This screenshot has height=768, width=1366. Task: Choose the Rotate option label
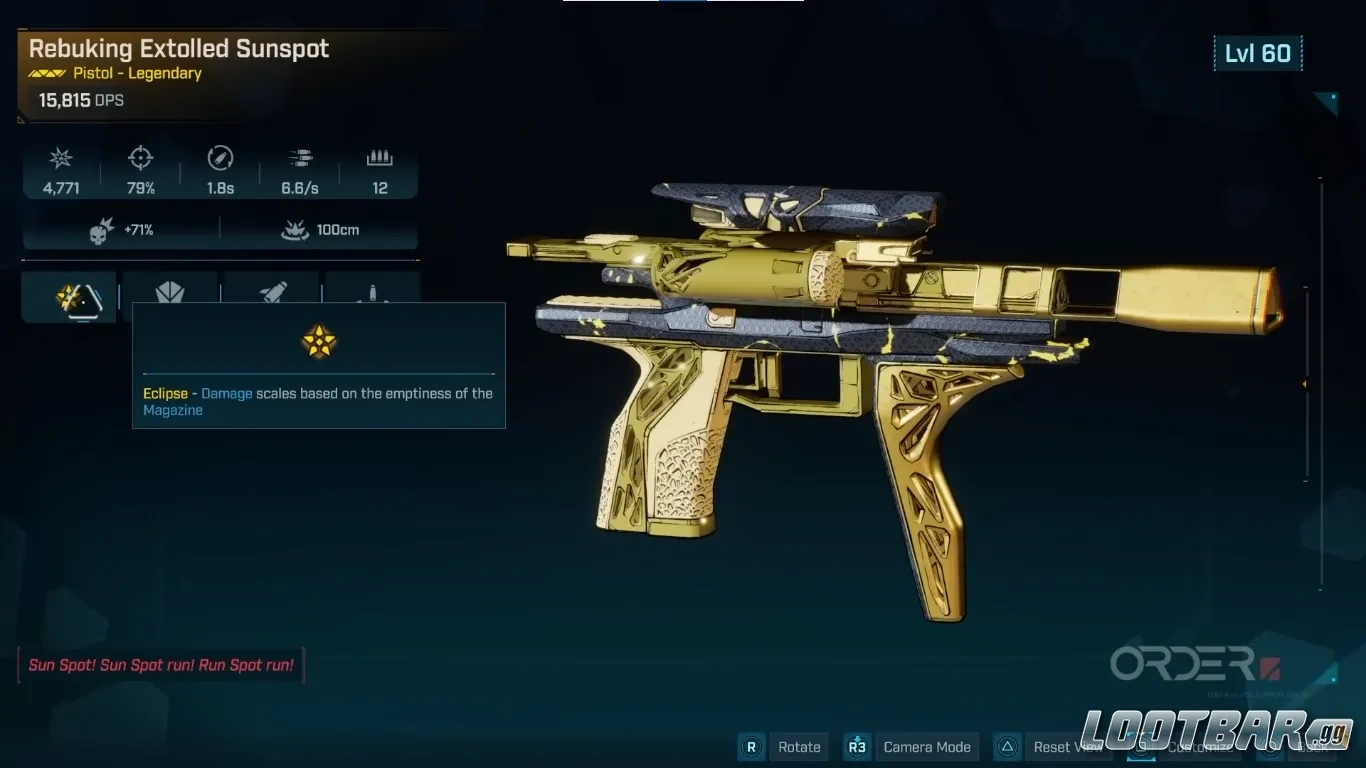pyautogui.click(x=799, y=747)
